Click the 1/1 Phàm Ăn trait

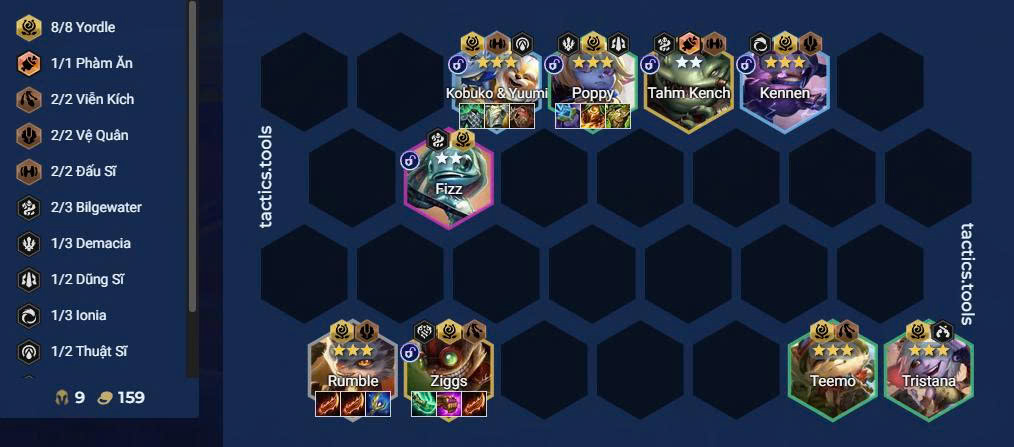click(89, 63)
